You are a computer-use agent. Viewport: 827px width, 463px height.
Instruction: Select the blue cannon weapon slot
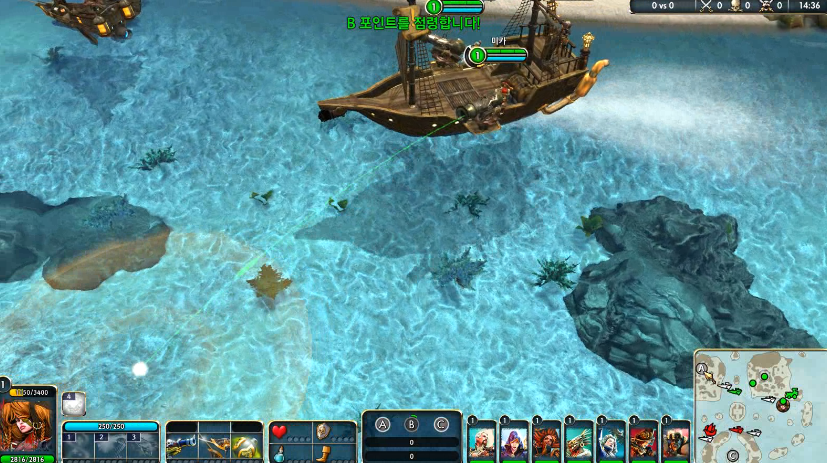pos(182,441)
